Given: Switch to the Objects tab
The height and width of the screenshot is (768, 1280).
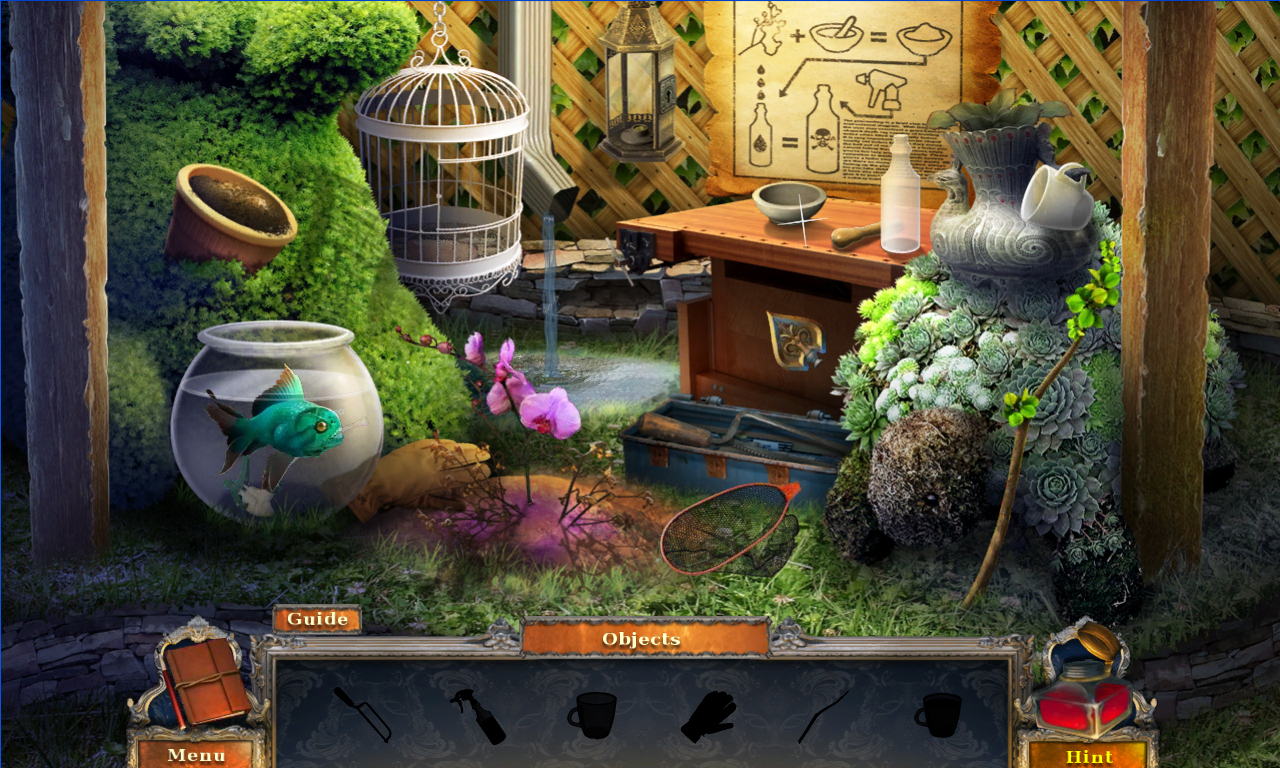Looking at the screenshot, I should (640, 638).
